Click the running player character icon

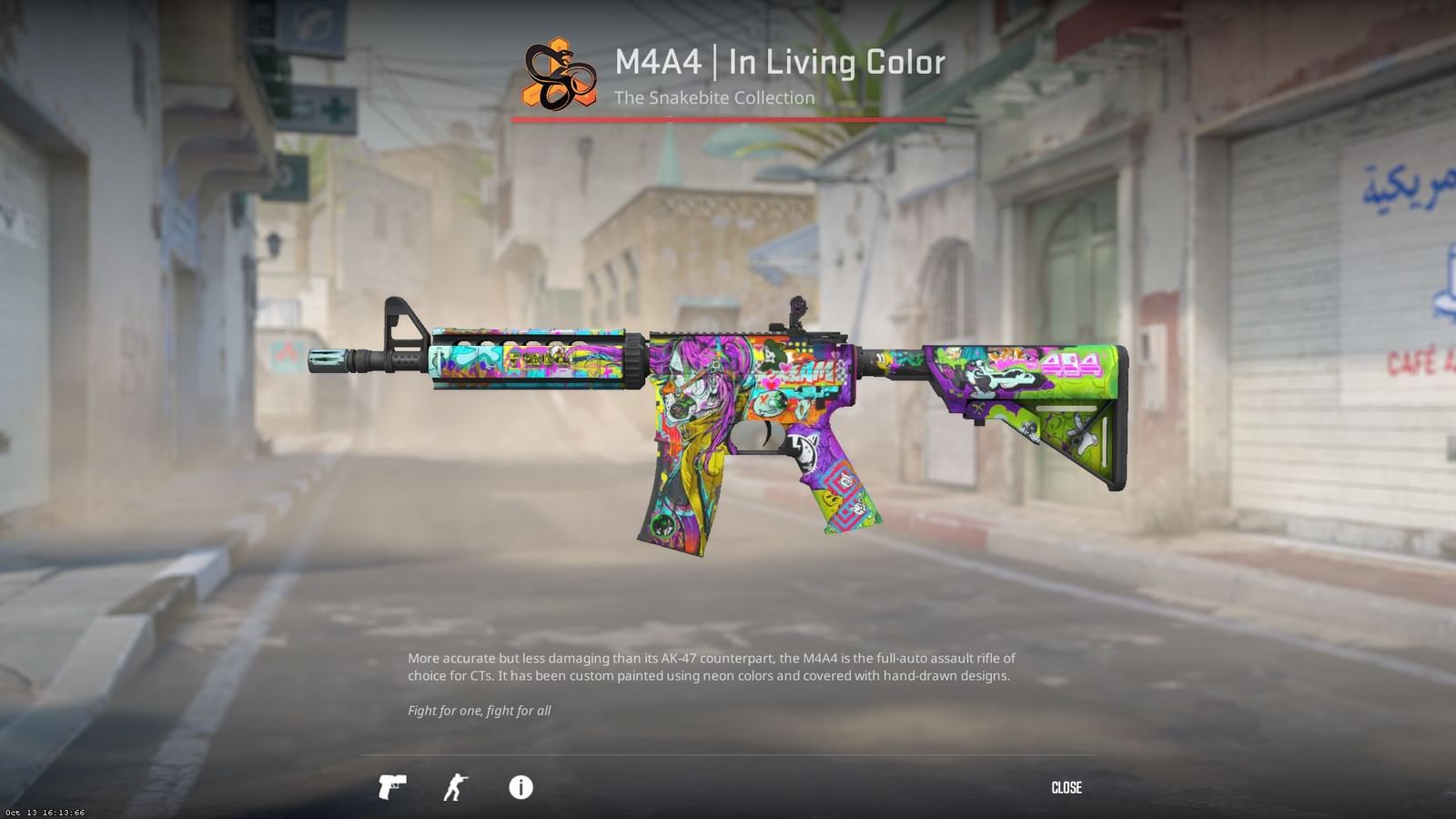[456, 788]
